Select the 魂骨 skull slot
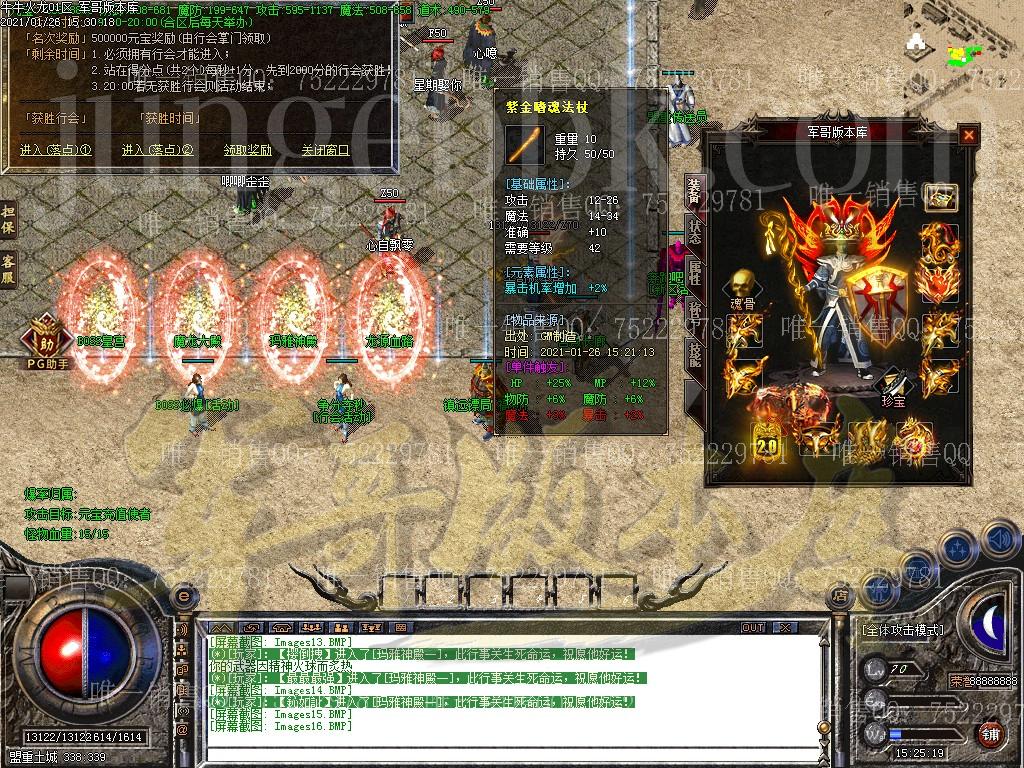 pos(741,286)
